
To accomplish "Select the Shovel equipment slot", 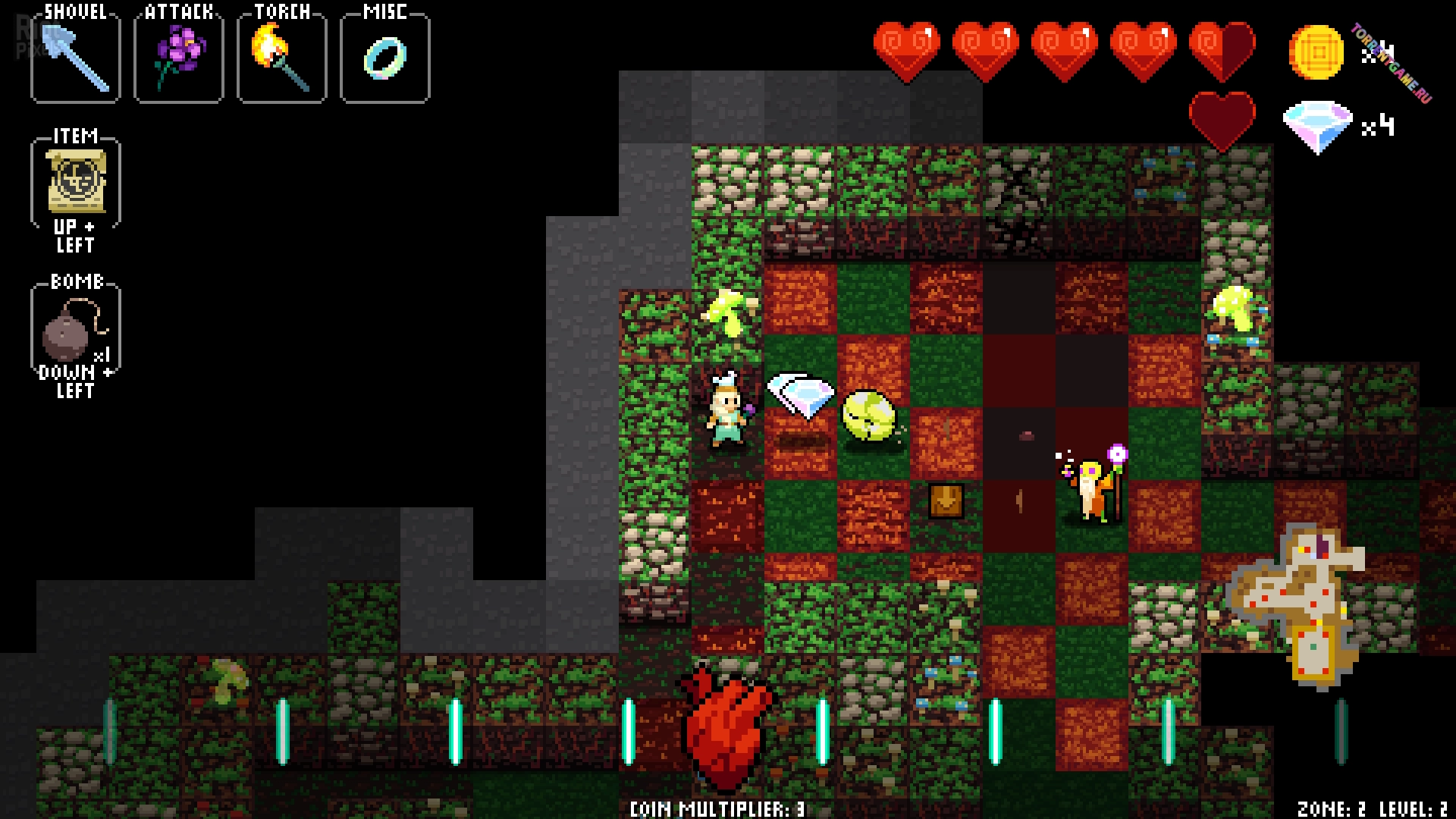I will [x=76, y=59].
